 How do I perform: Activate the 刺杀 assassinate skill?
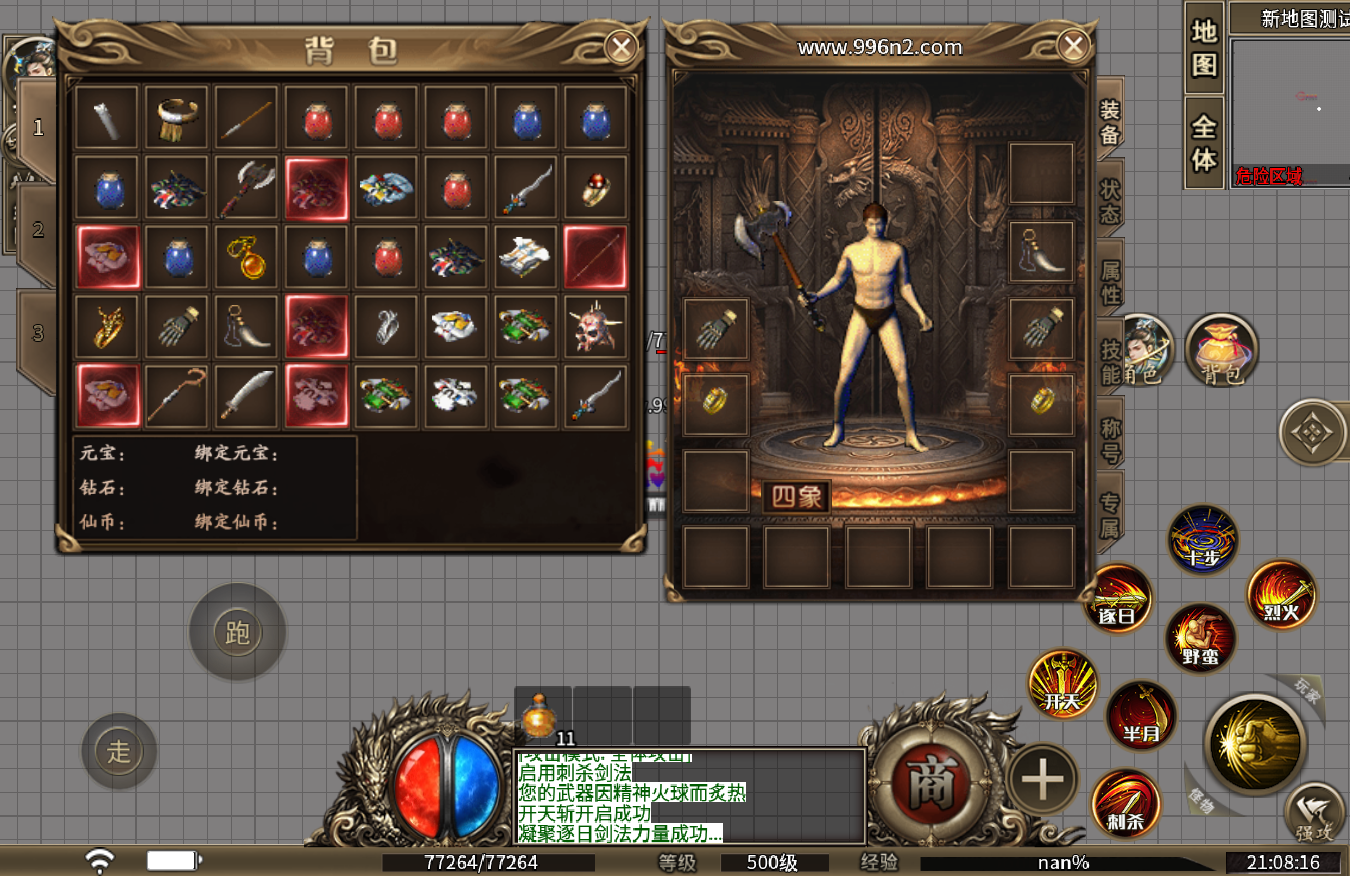tap(1126, 802)
